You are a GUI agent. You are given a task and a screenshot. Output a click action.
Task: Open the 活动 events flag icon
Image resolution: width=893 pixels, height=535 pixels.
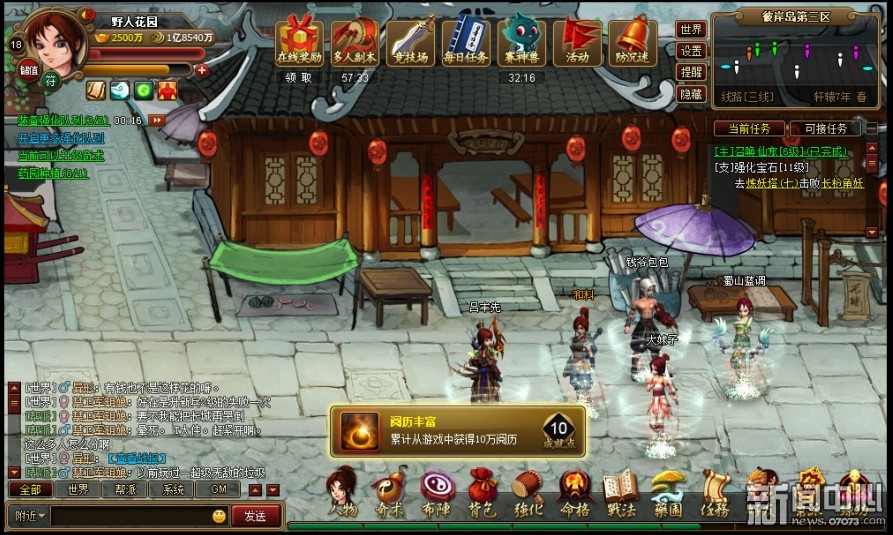577,41
